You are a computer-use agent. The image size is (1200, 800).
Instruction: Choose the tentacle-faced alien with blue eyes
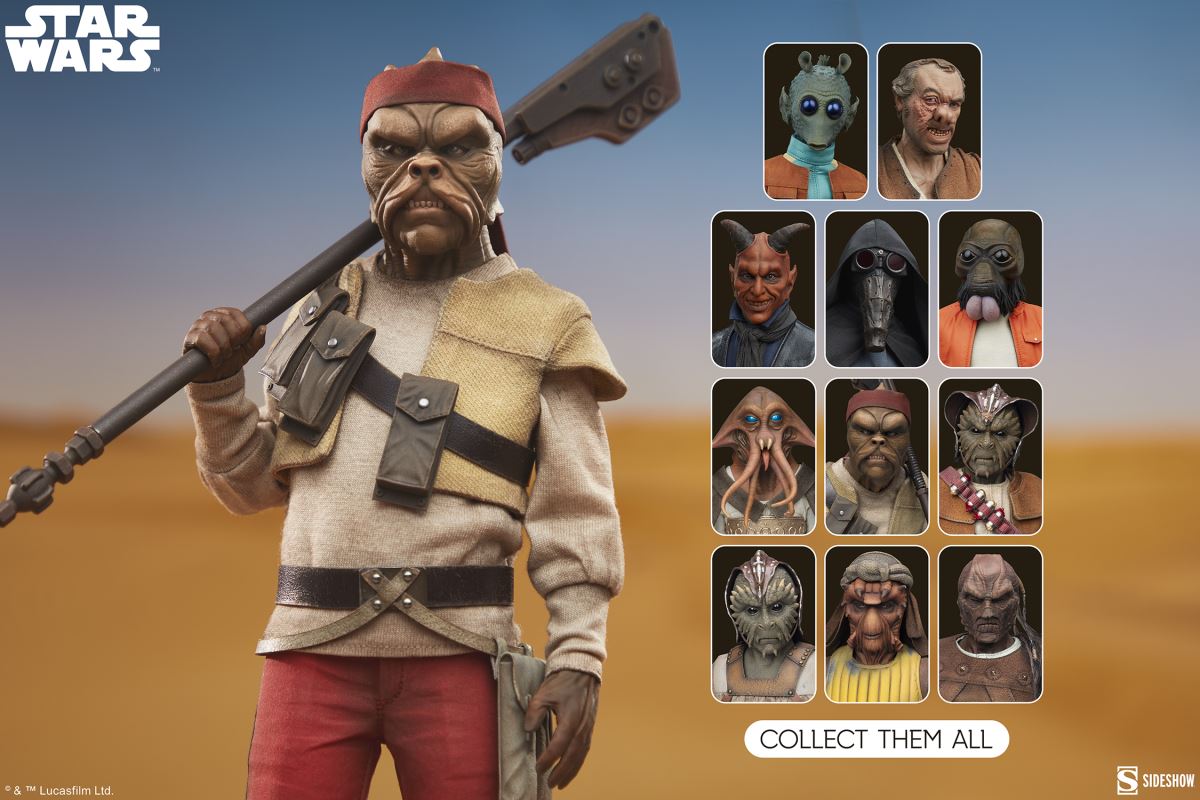pos(763,456)
